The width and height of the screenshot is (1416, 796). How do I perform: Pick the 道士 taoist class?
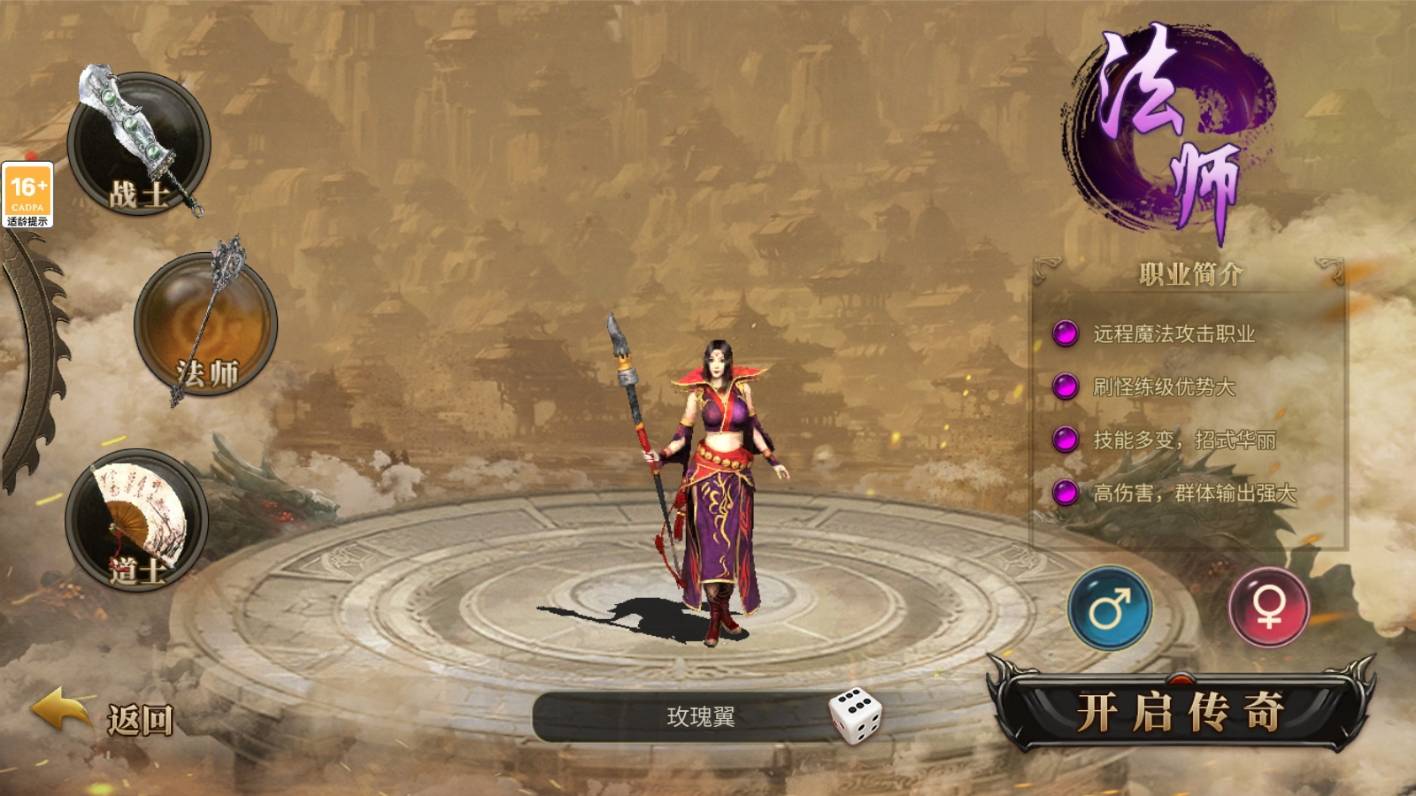[137, 520]
